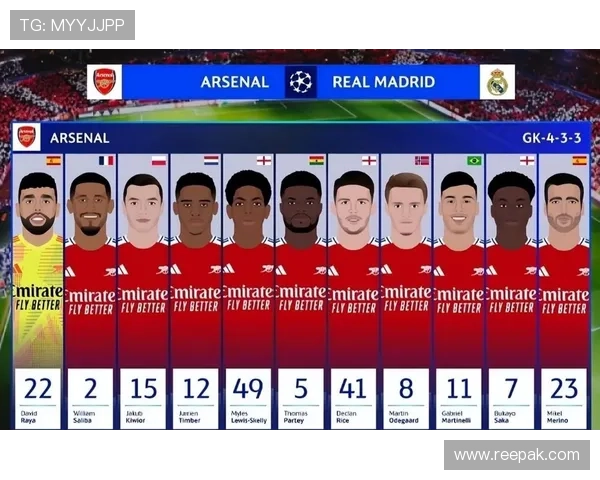Pick Martin Odegaard's player card
600x480 pixels.
tap(406, 290)
